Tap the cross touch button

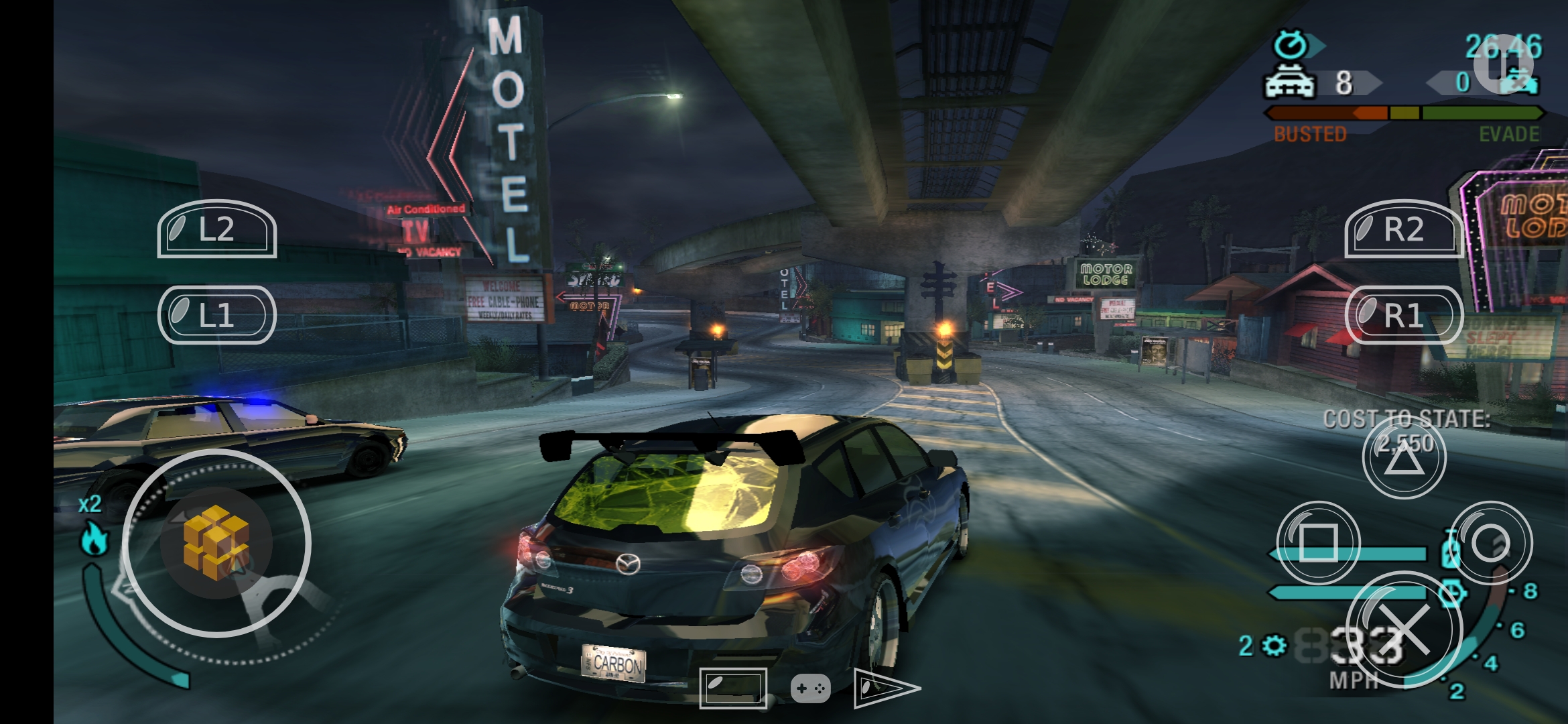click(1404, 630)
